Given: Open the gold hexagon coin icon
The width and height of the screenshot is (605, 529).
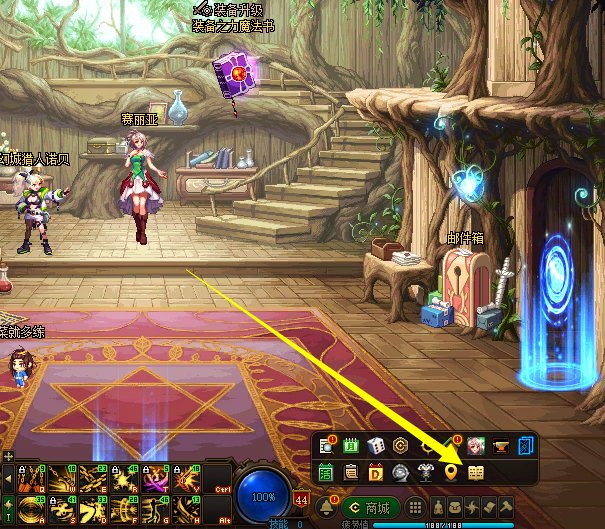Looking at the screenshot, I should [x=401, y=446].
